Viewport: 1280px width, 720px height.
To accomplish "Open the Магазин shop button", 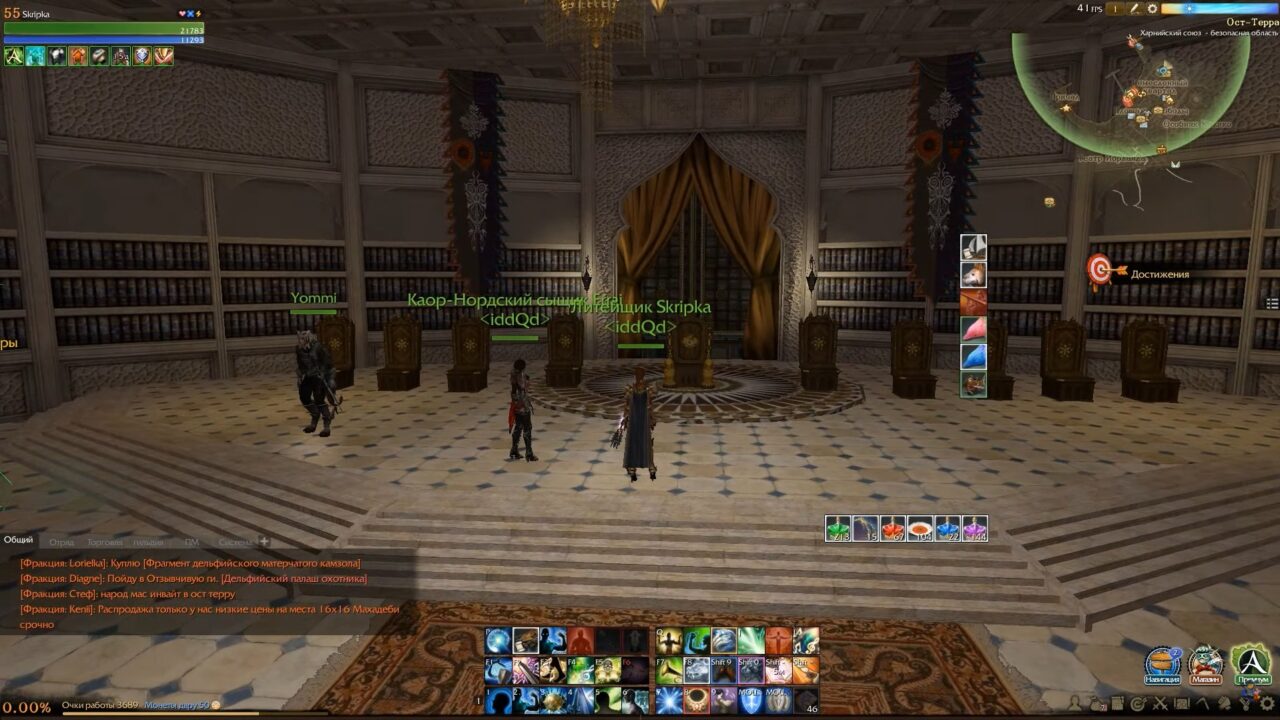I will pyautogui.click(x=1205, y=664).
